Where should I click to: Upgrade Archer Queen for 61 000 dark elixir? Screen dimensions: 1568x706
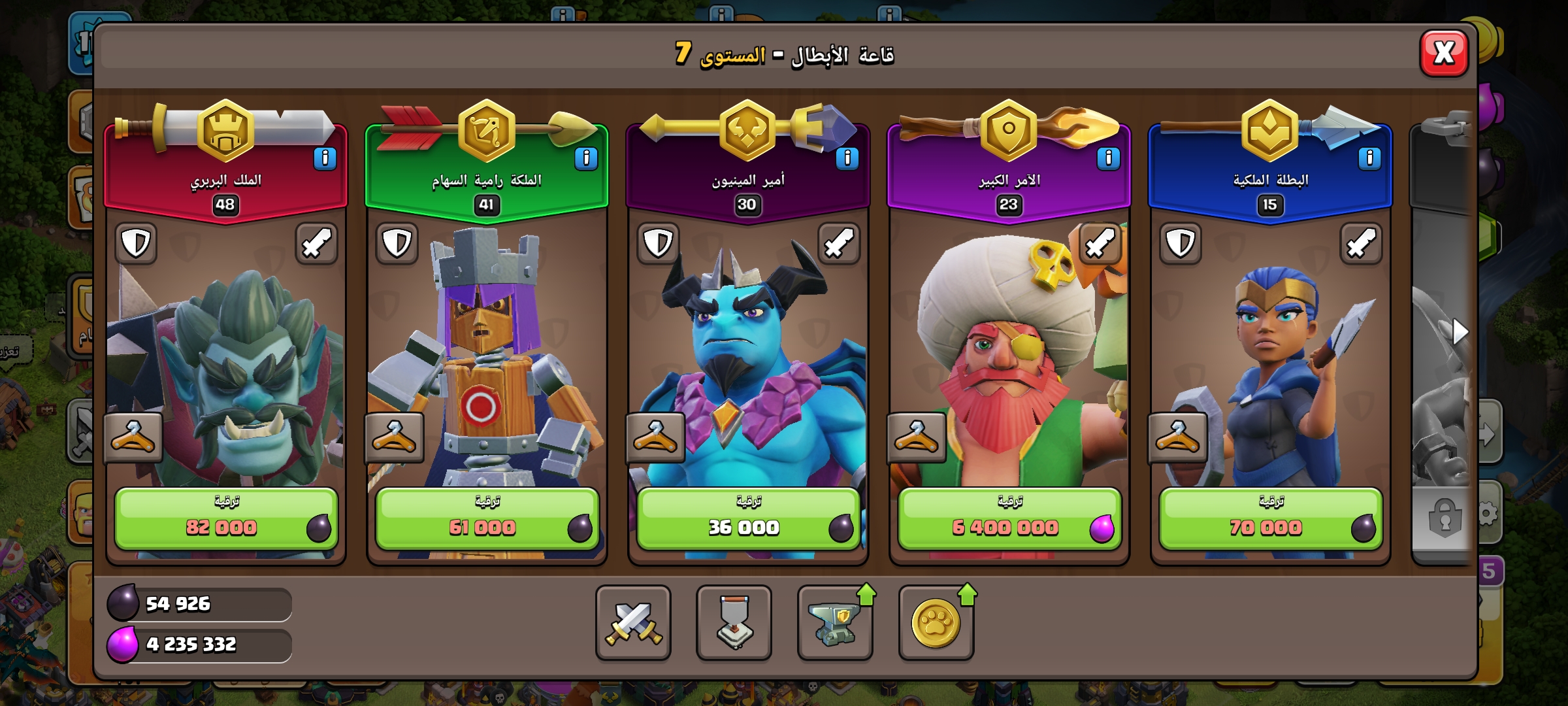(x=487, y=519)
